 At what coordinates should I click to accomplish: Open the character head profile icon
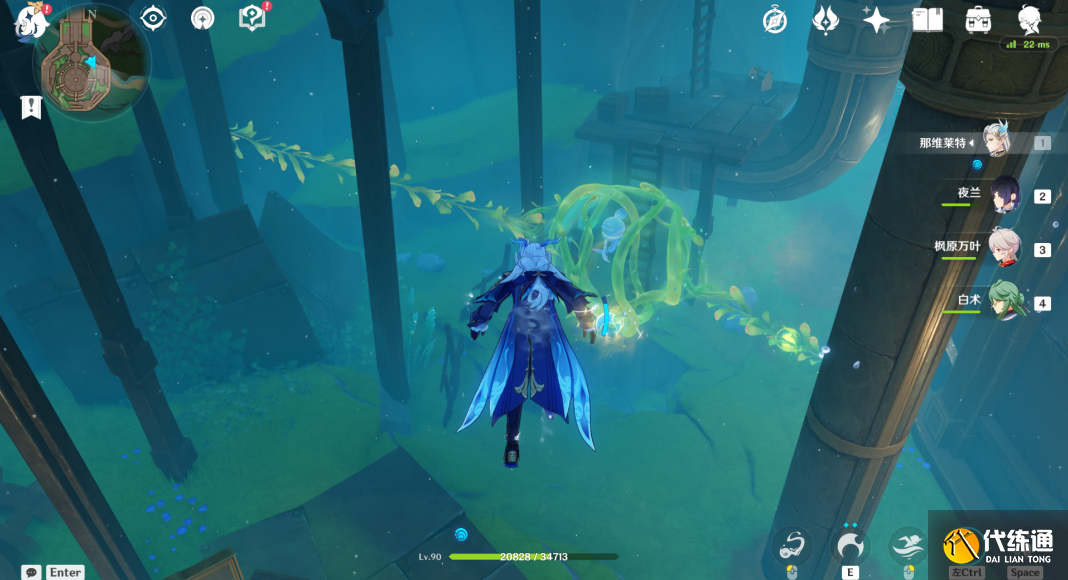(1029, 20)
